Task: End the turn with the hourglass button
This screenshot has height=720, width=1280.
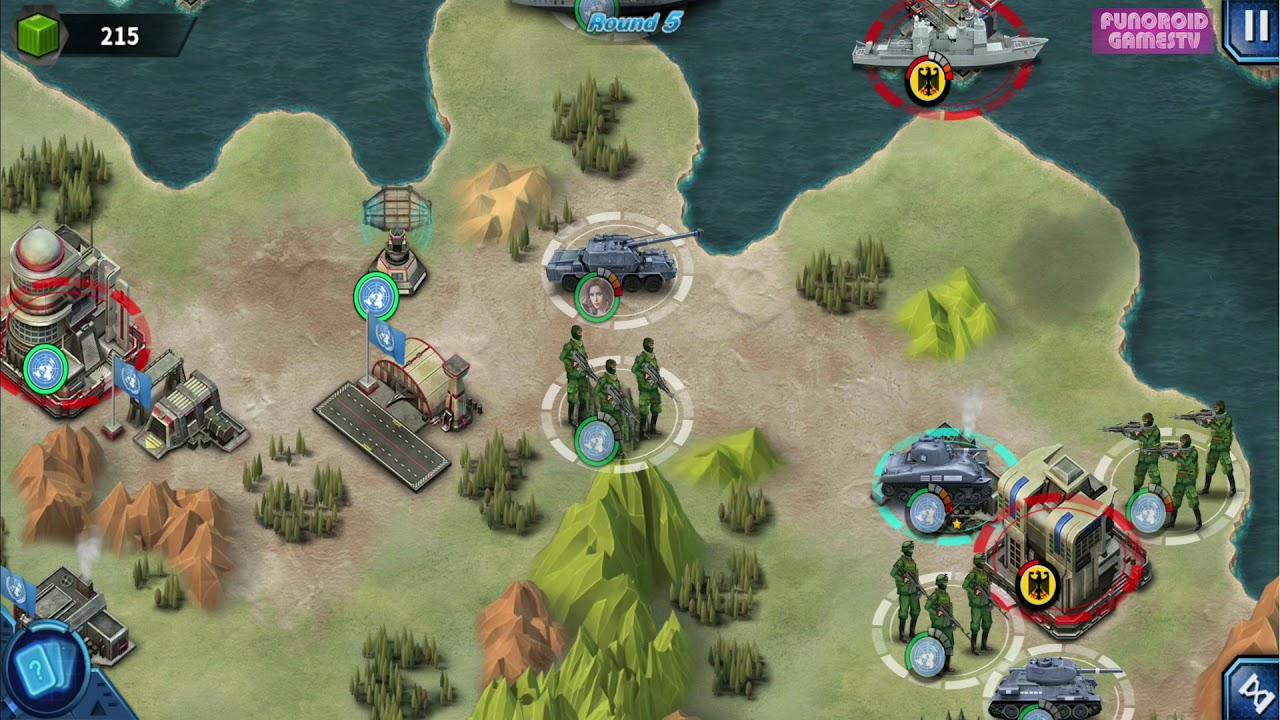Action: (1253, 689)
